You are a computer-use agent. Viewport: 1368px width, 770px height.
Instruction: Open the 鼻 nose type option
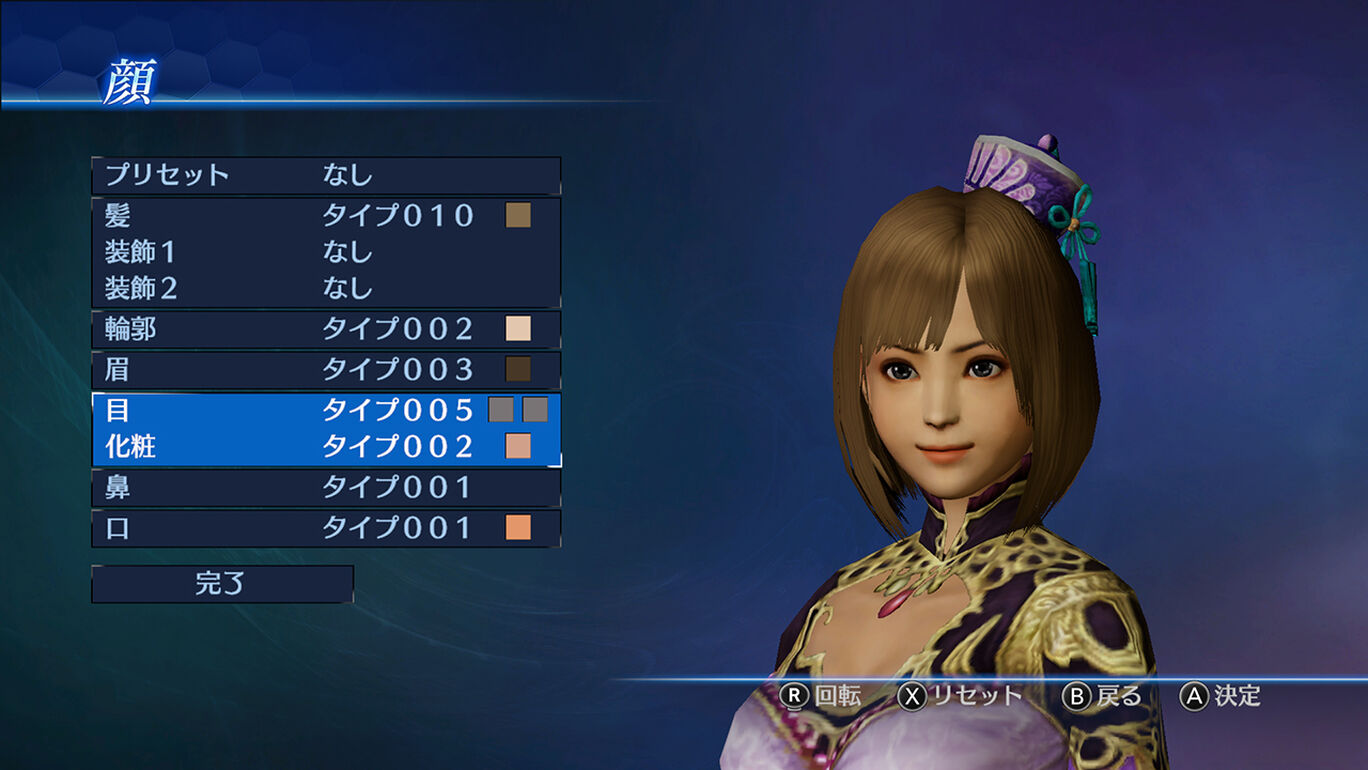325,488
